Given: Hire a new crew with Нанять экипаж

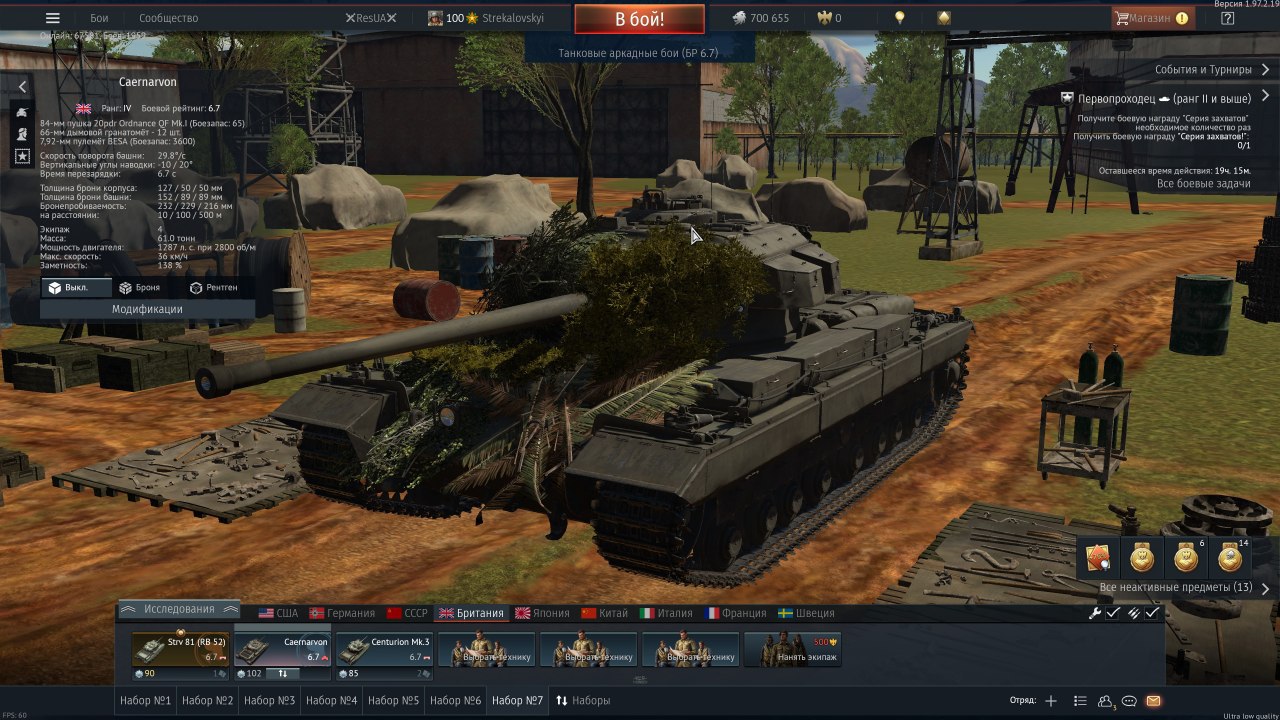Looking at the screenshot, I should [x=793, y=650].
